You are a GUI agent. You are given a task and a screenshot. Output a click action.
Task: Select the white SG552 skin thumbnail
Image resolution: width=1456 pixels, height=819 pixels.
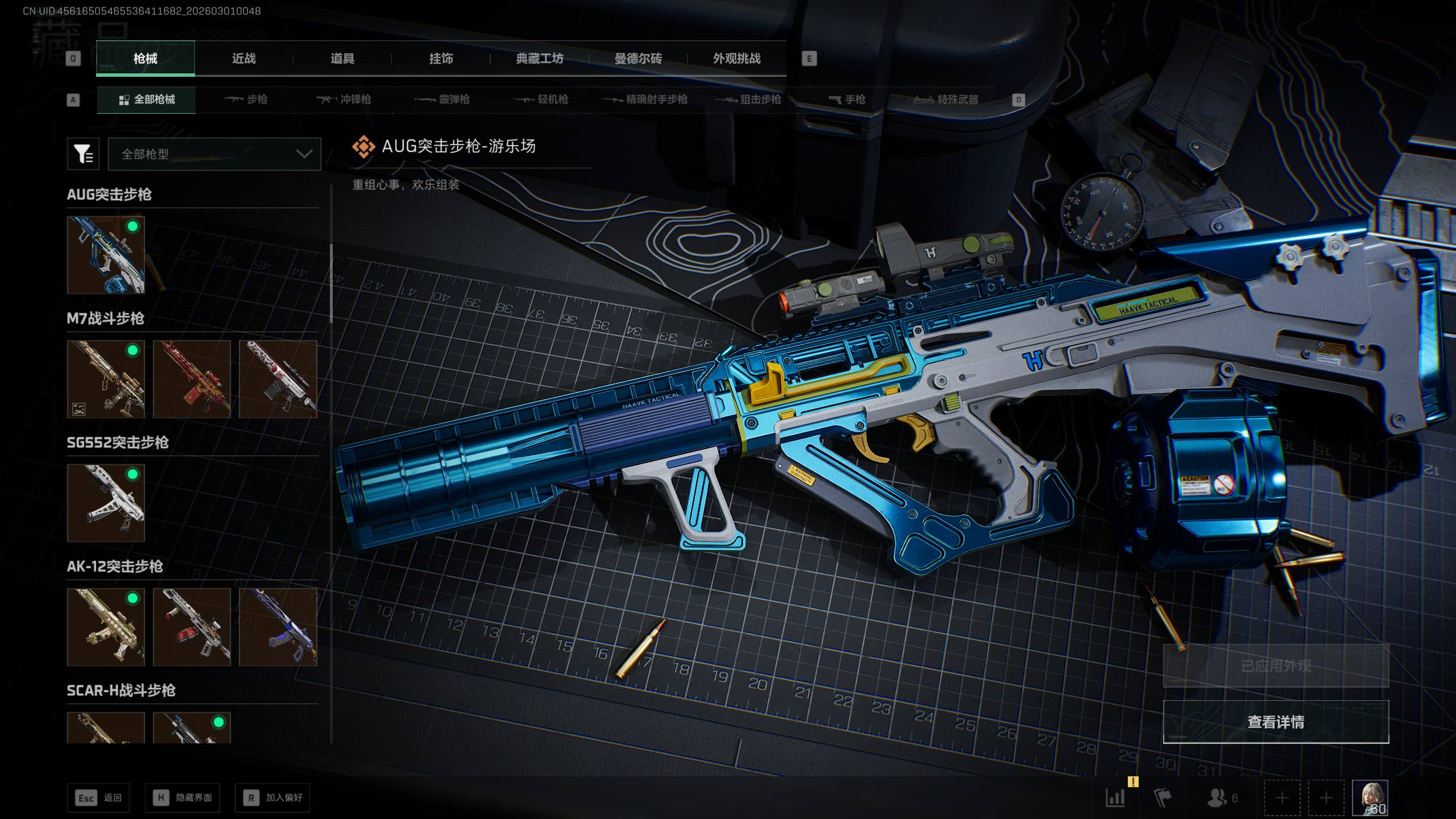[x=106, y=503]
